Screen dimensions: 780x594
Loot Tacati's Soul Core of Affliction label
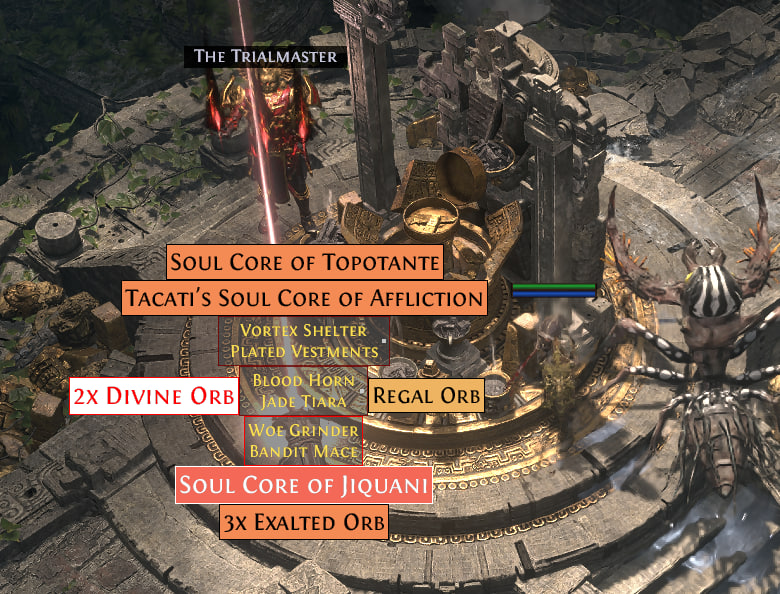[x=304, y=298]
